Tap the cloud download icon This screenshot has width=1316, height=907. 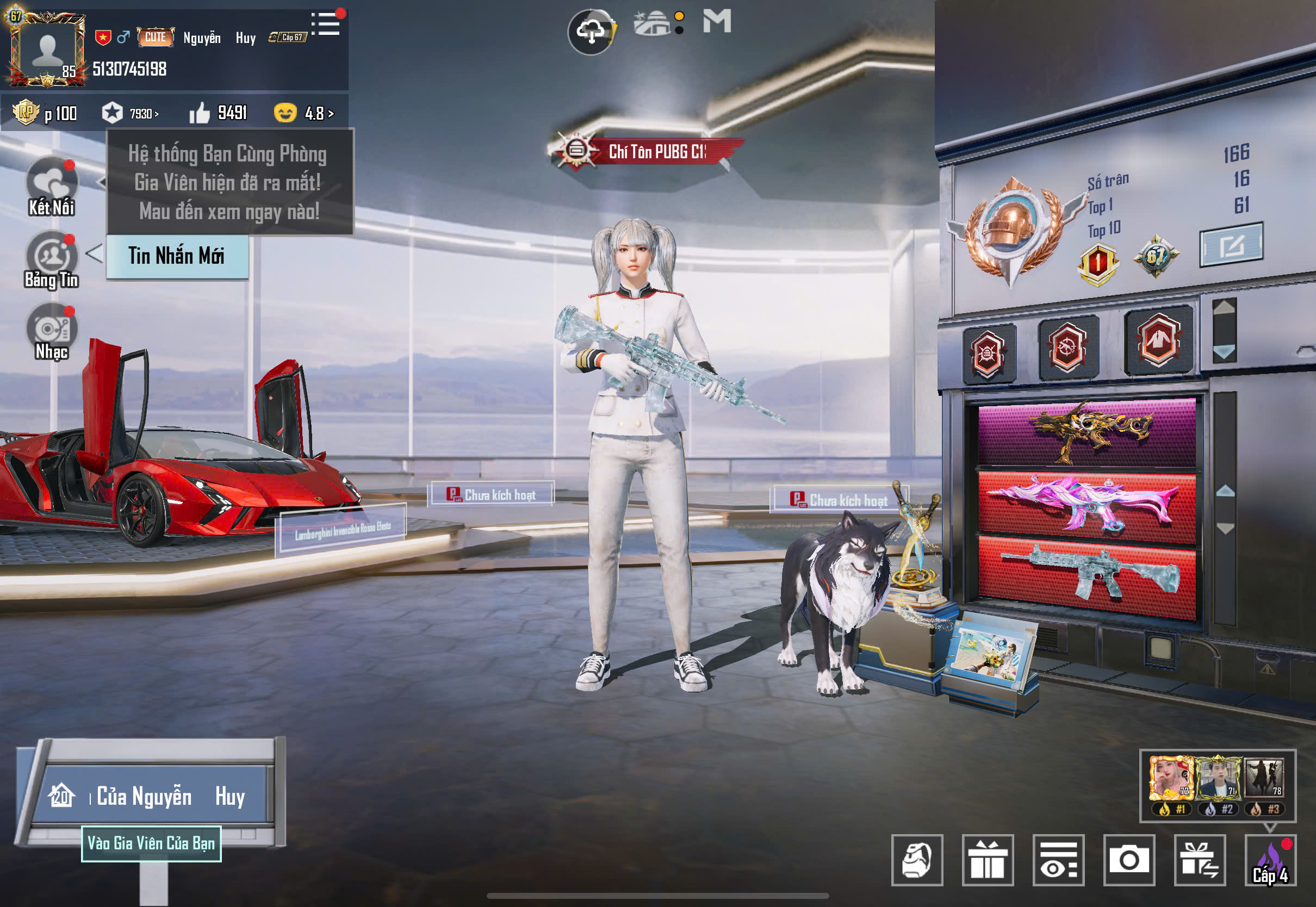(591, 31)
